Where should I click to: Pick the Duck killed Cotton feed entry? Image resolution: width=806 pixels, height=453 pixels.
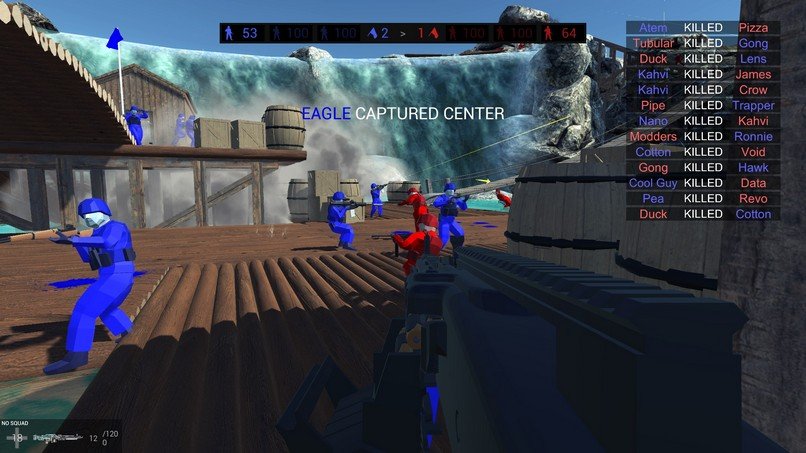(702, 214)
